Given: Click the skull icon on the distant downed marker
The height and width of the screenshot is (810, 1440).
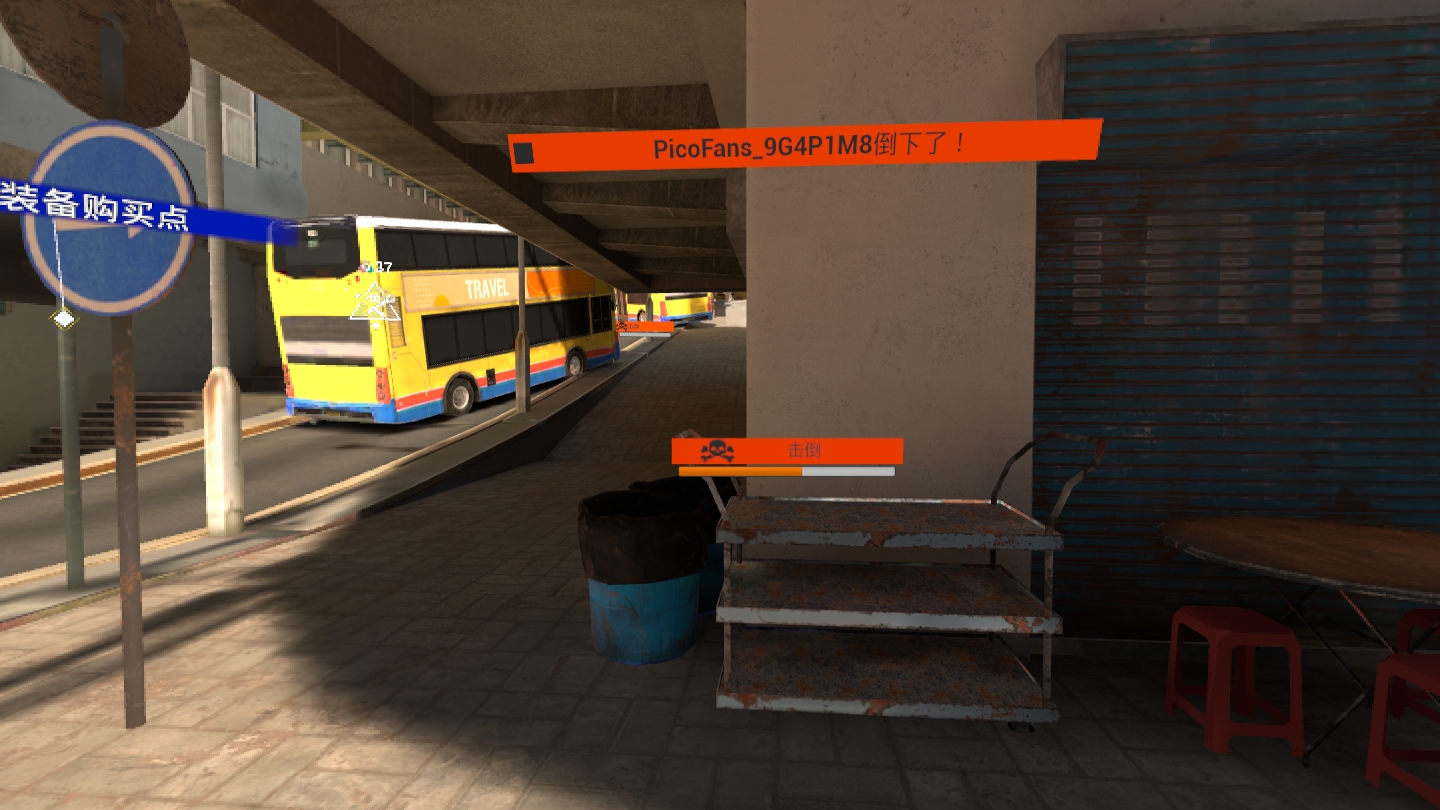Looking at the screenshot, I should pos(623,328).
